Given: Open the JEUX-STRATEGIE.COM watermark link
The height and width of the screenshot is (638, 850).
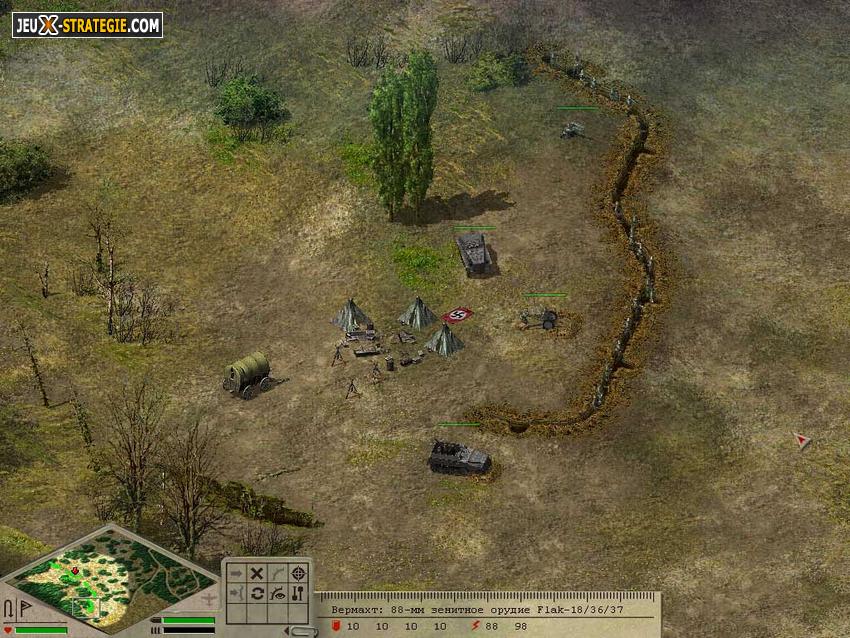Looking at the screenshot, I should tap(87, 25).
